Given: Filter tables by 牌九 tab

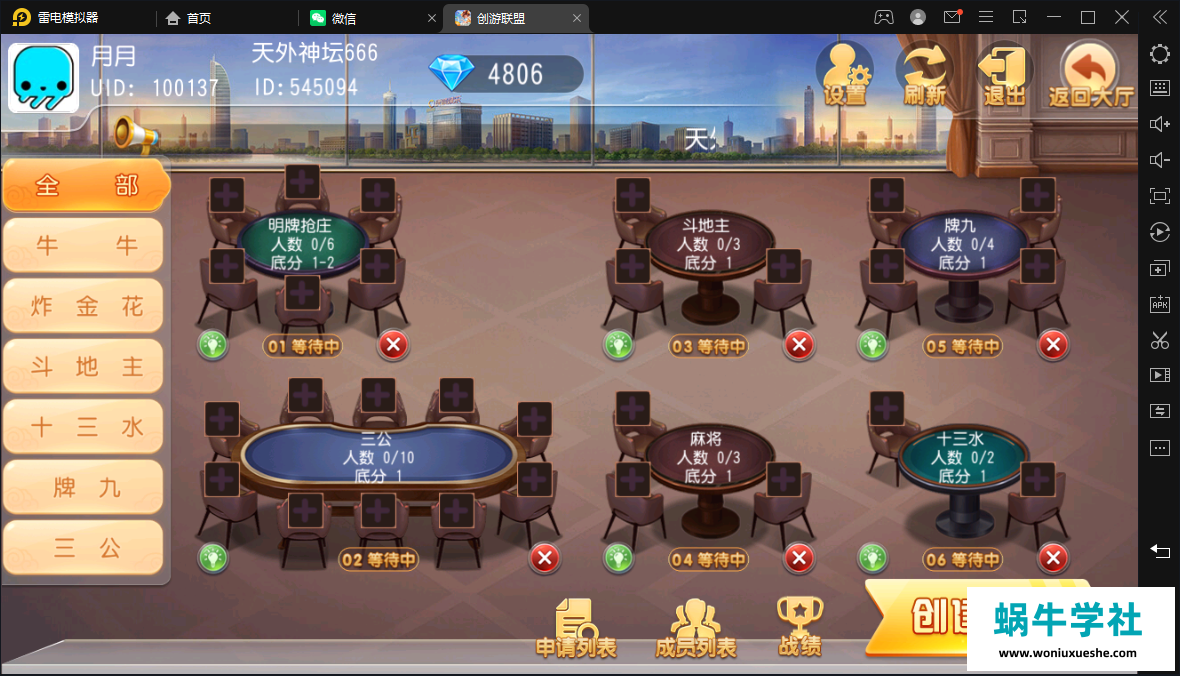Looking at the screenshot, I should tap(84, 487).
